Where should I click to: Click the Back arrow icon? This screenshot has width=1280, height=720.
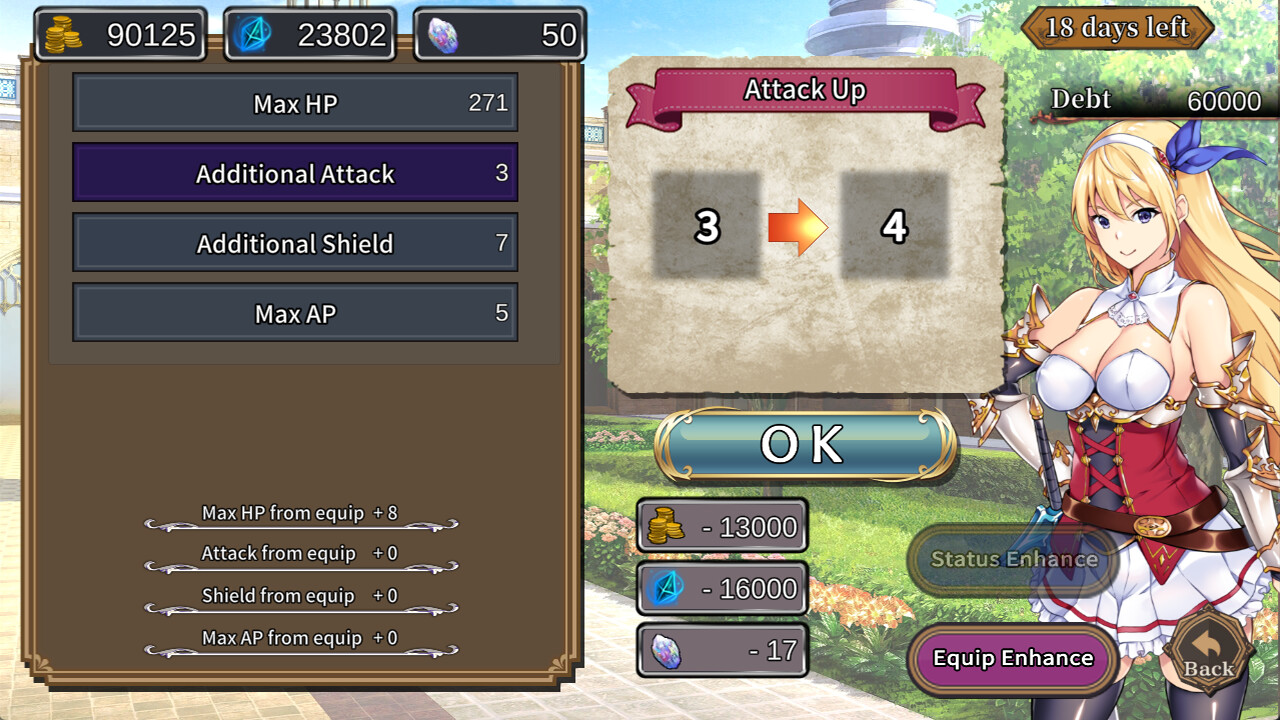tap(1206, 650)
